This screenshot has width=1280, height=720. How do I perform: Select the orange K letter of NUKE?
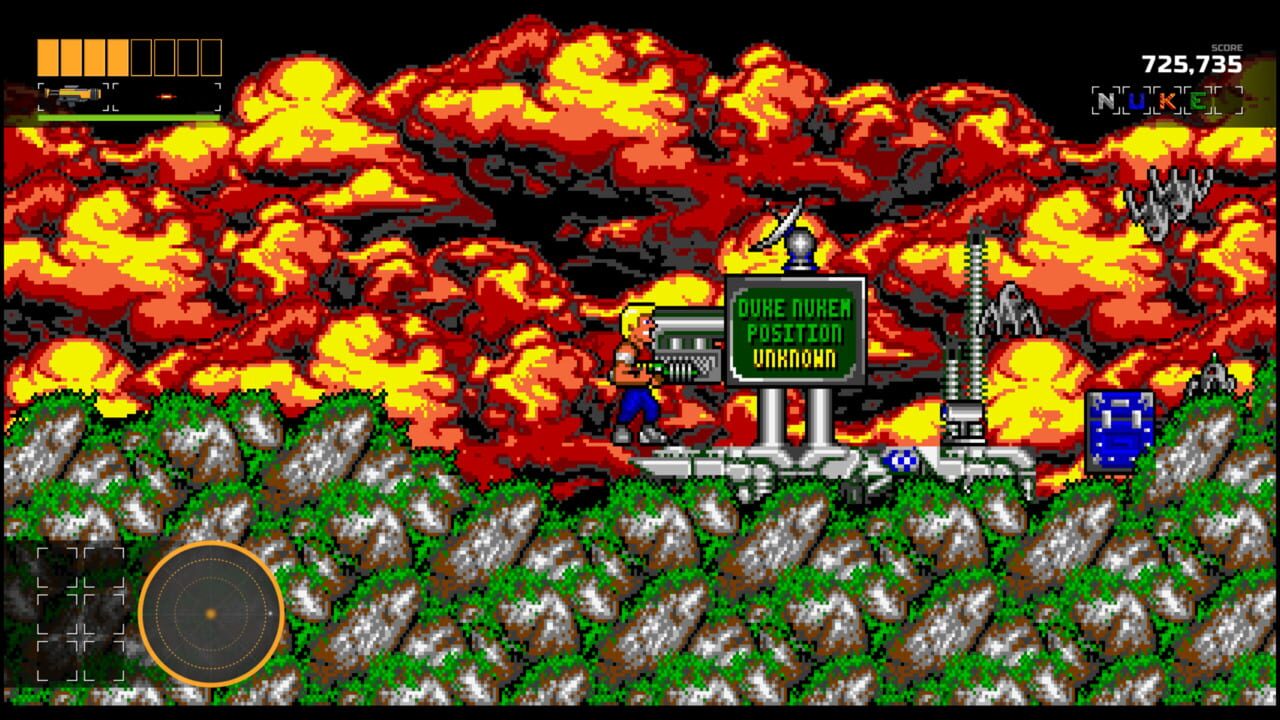pyautogui.click(x=1168, y=100)
